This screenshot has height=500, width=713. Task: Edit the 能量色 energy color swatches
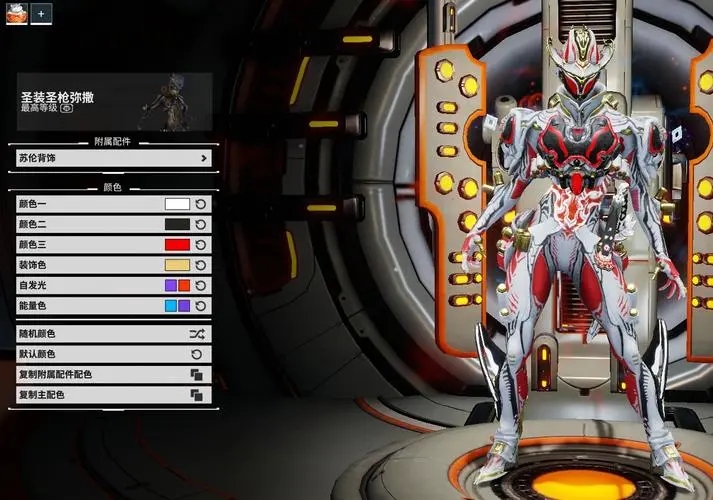(177, 306)
